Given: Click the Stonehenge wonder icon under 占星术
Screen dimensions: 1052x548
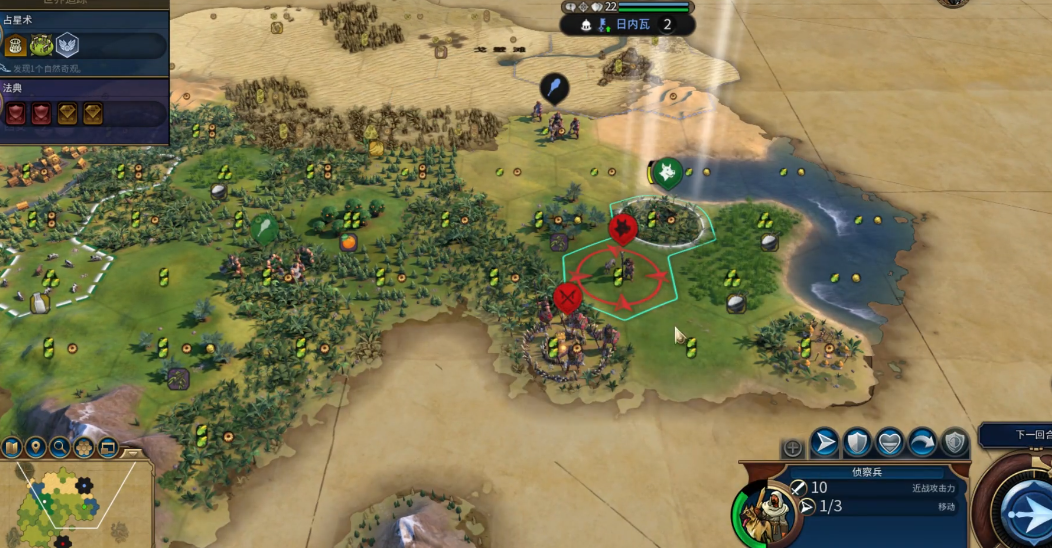Looking at the screenshot, I should point(41,45).
